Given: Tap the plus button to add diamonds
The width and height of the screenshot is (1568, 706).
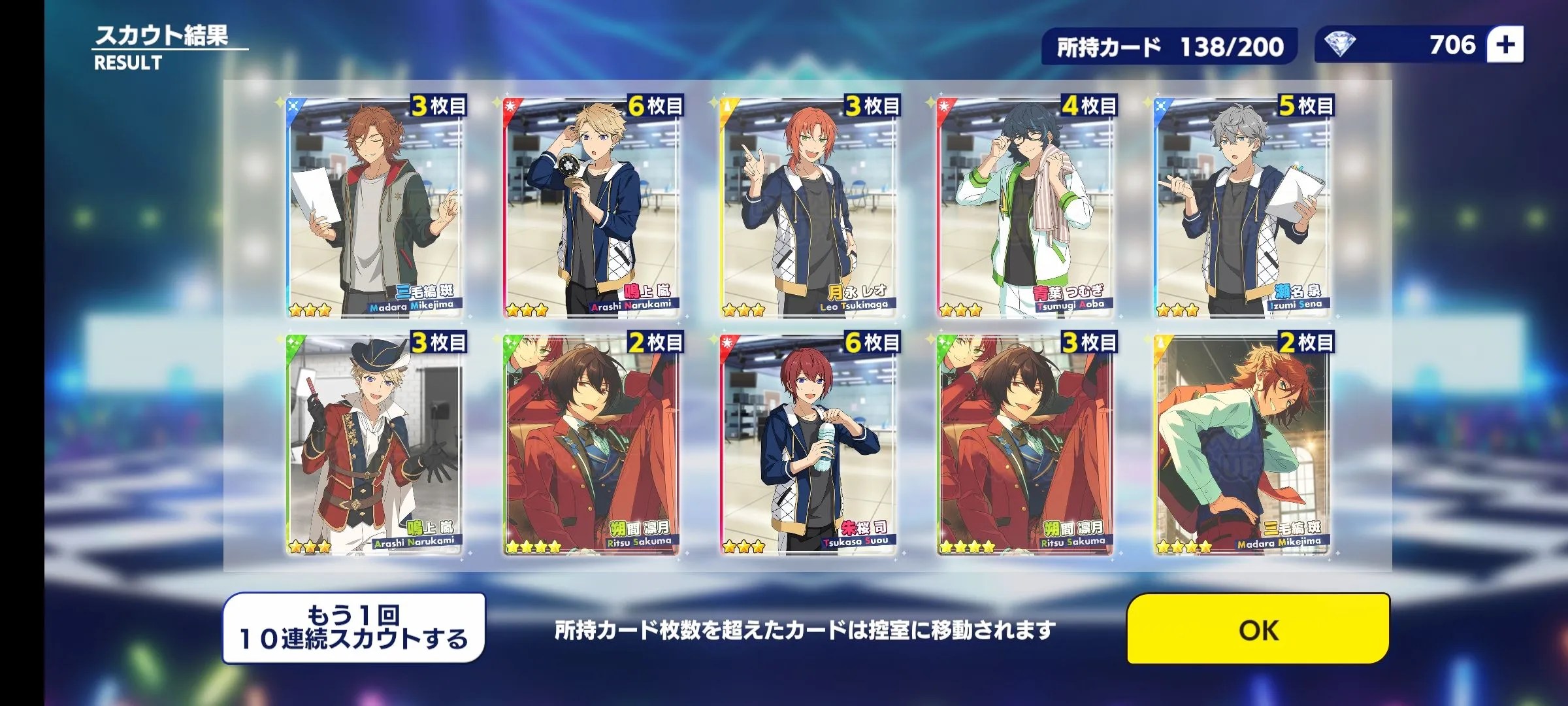Looking at the screenshot, I should [1505, 45].
